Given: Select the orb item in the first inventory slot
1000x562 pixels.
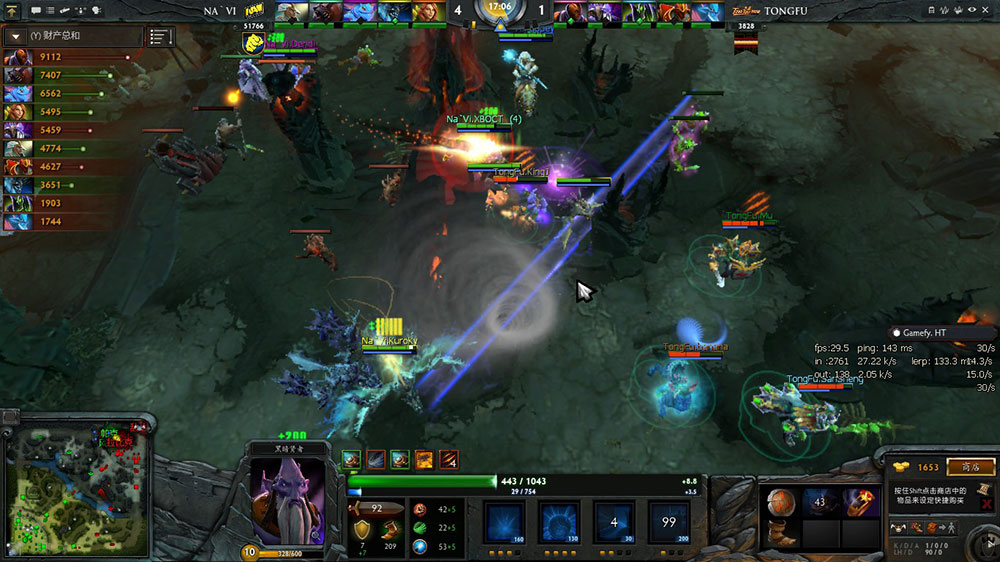Looking at the screenshot, I should [x=782, y=502].
